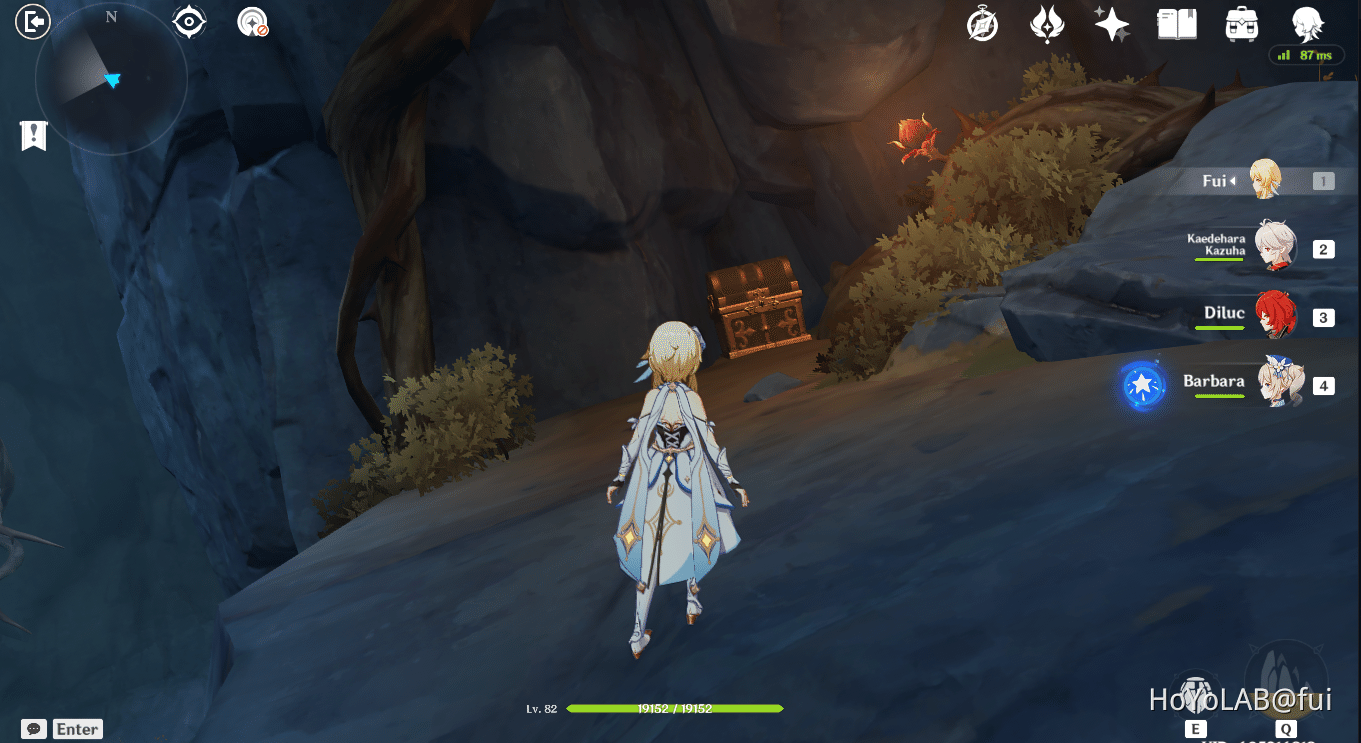Click Barbara's glowing elemental reaction icon
The image size is (1361, 743).
1141,388
